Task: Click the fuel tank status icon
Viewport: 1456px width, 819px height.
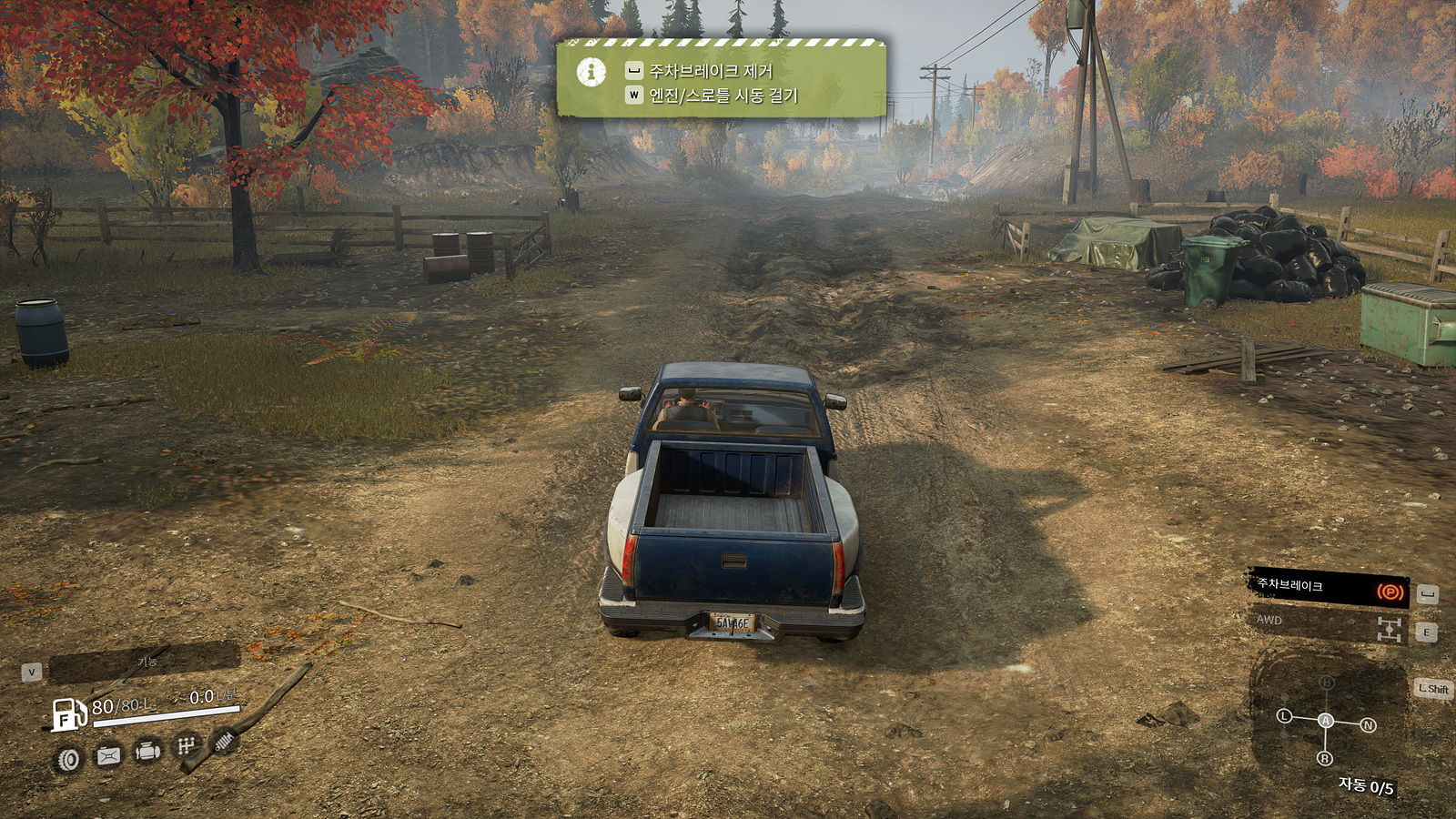Action: click(108, 755)
